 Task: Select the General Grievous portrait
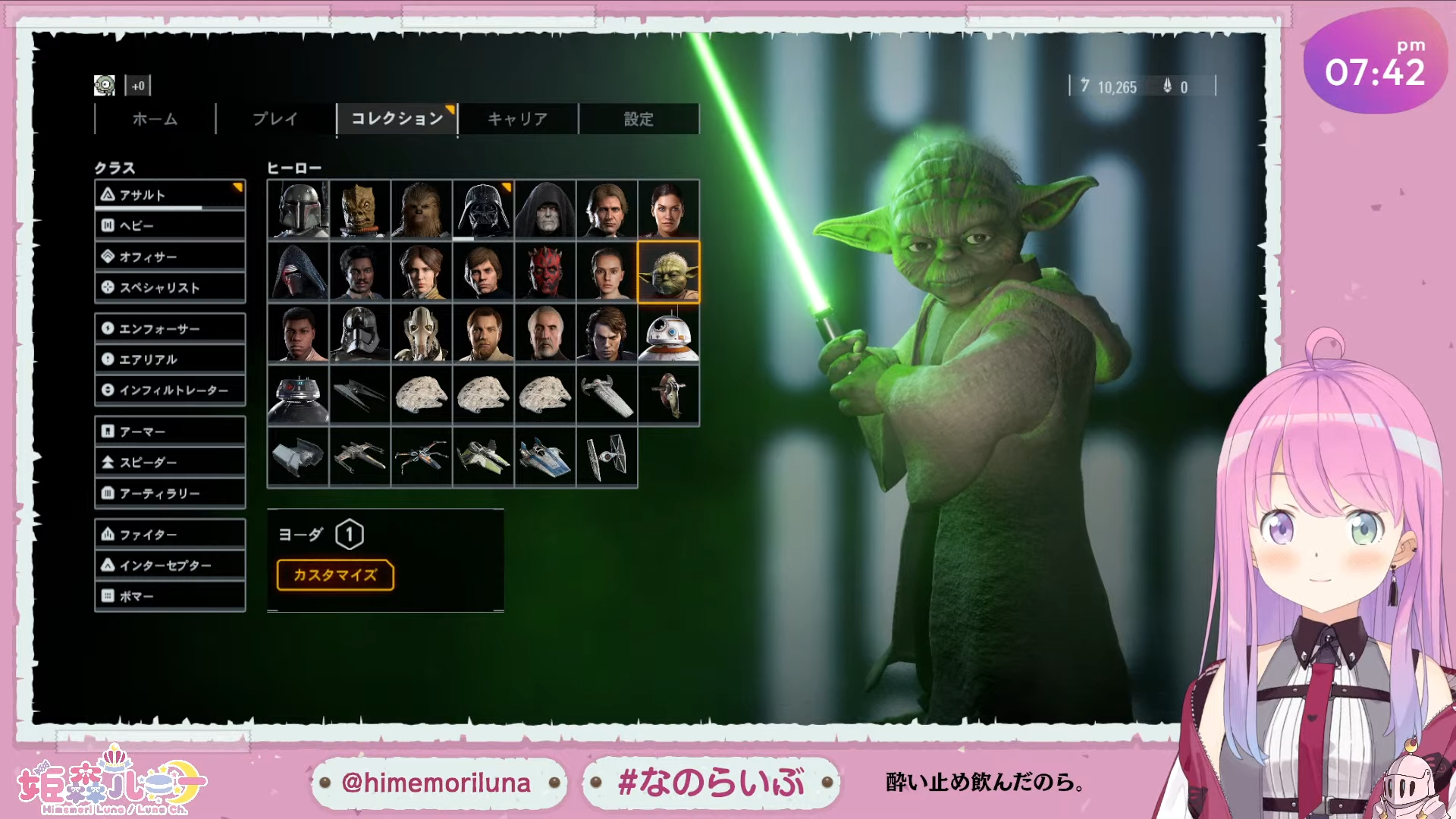(422, 334)
